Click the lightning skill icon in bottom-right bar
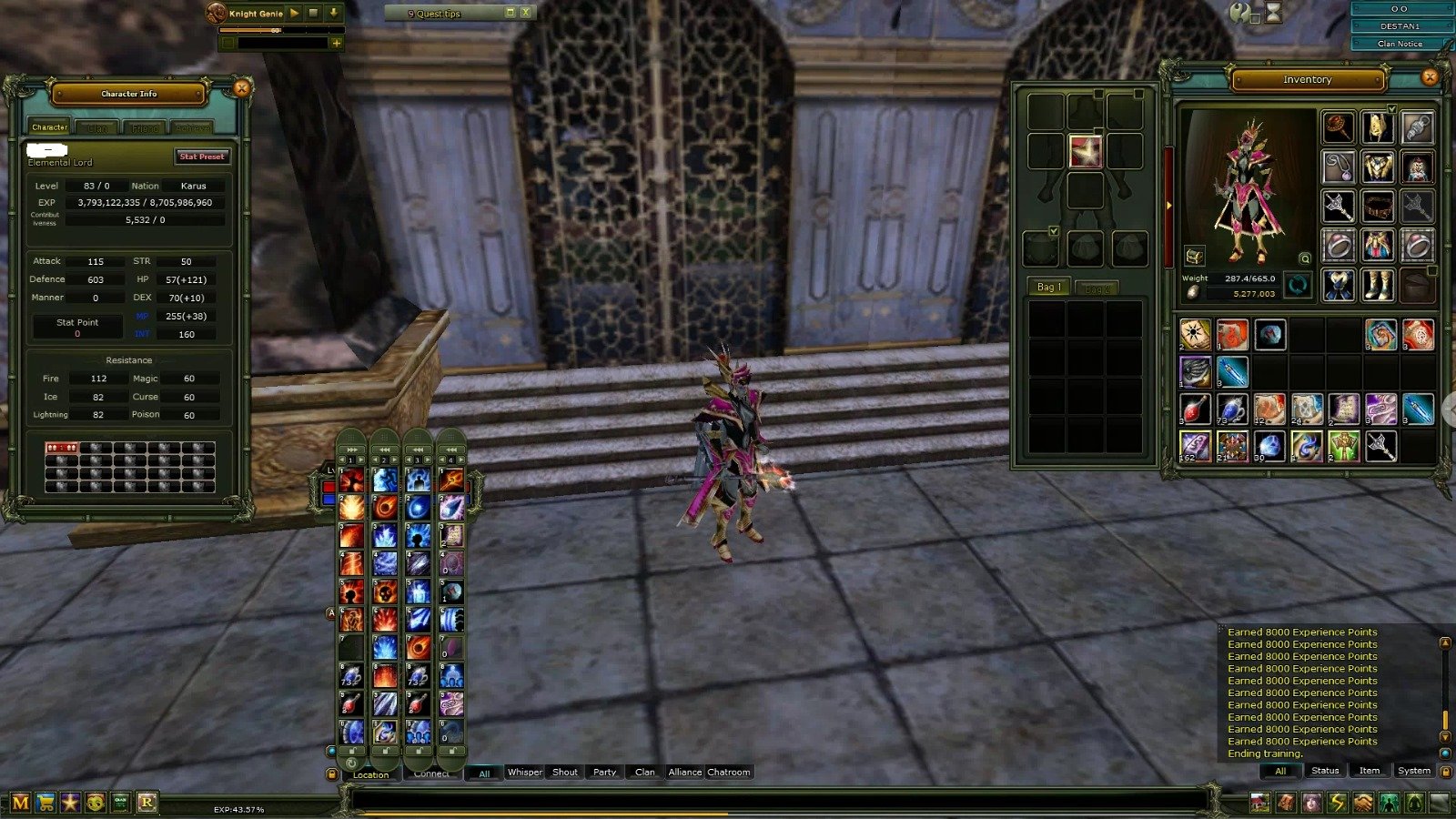1456x819 pixels. pos(1337,802)
